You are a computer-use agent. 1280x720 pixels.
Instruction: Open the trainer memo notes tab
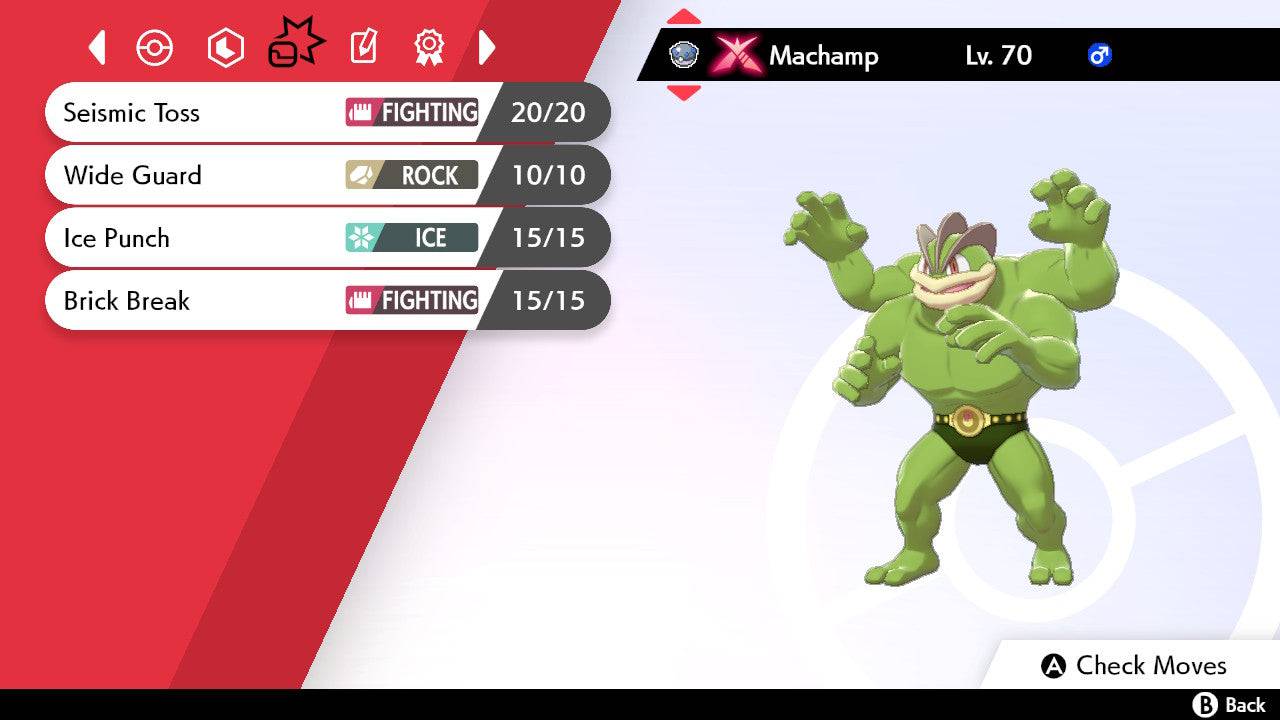(x=364, y=47)
